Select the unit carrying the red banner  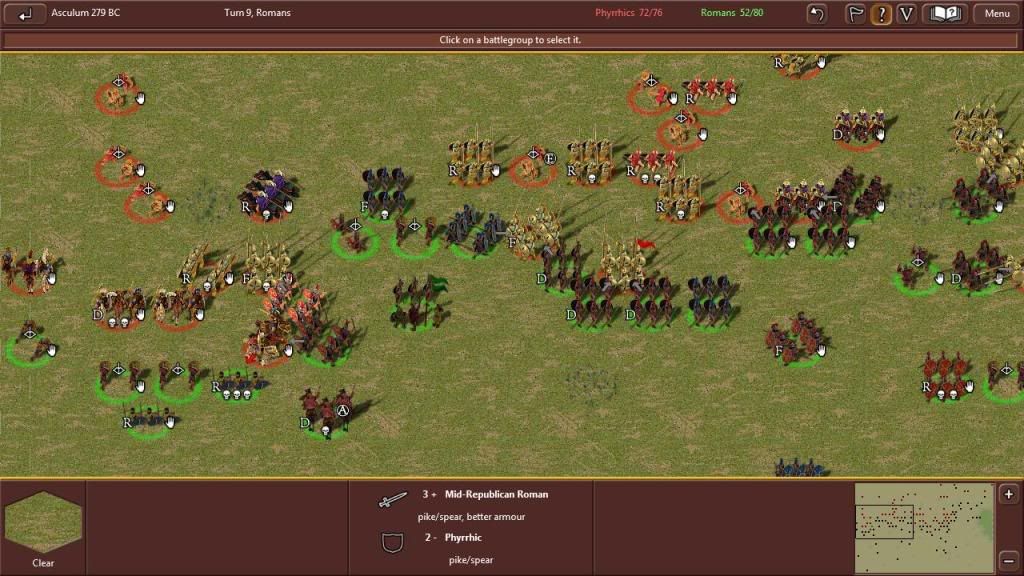tap(627, 262)
